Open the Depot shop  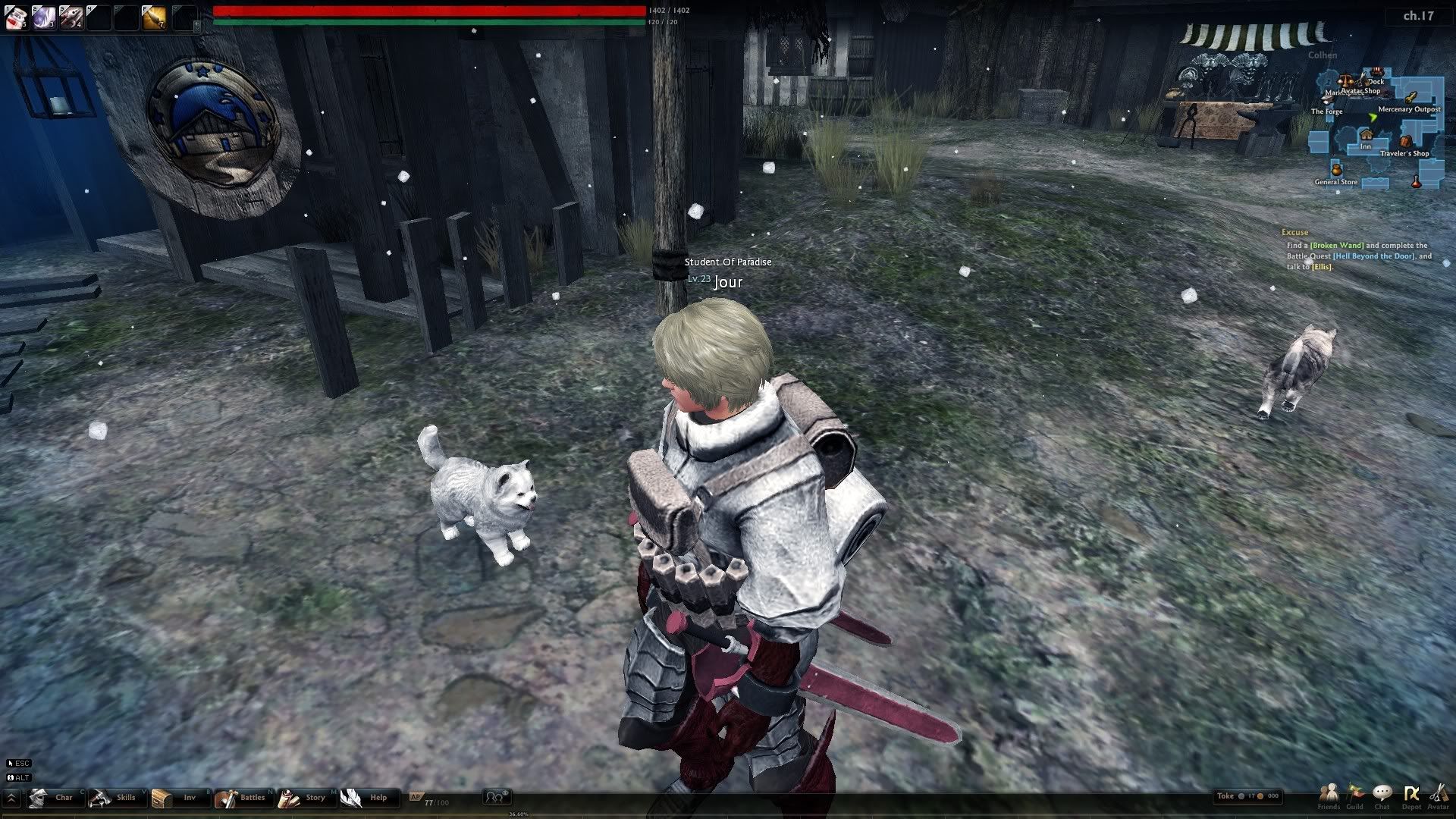[1411, 795]
